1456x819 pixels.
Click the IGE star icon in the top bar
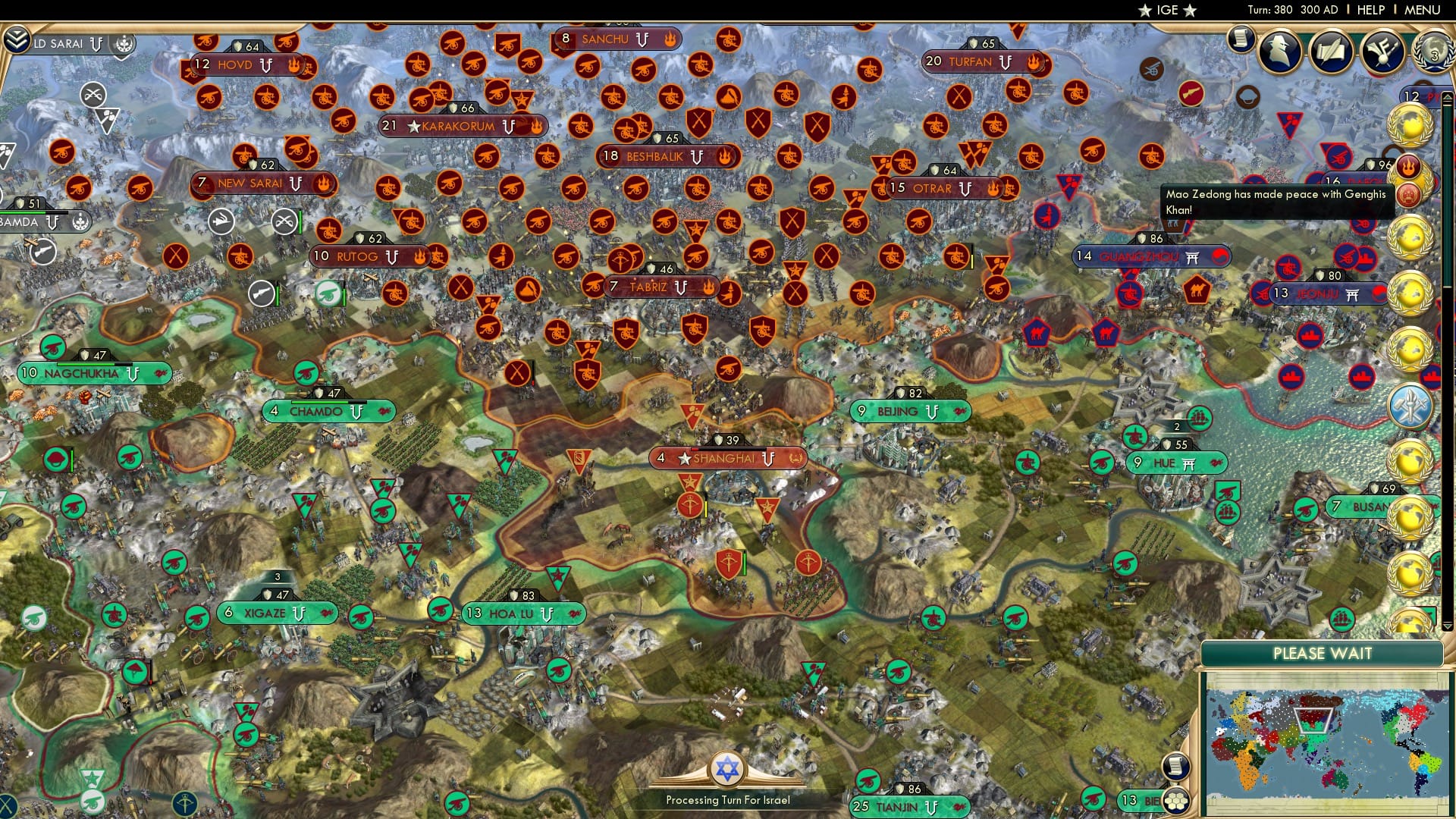(1147, 10)
